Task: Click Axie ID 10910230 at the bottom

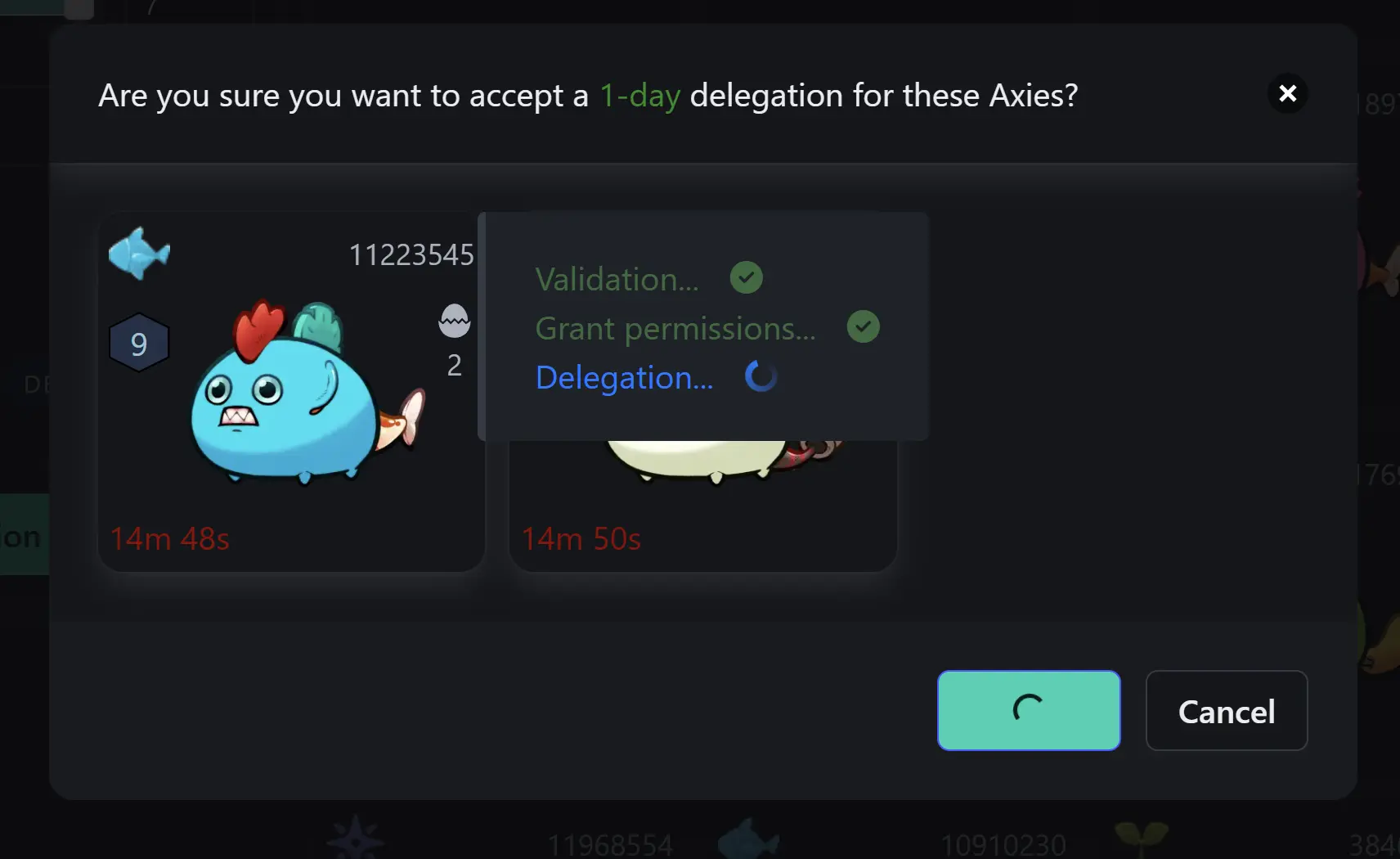Action: [x=1003, y=843]
